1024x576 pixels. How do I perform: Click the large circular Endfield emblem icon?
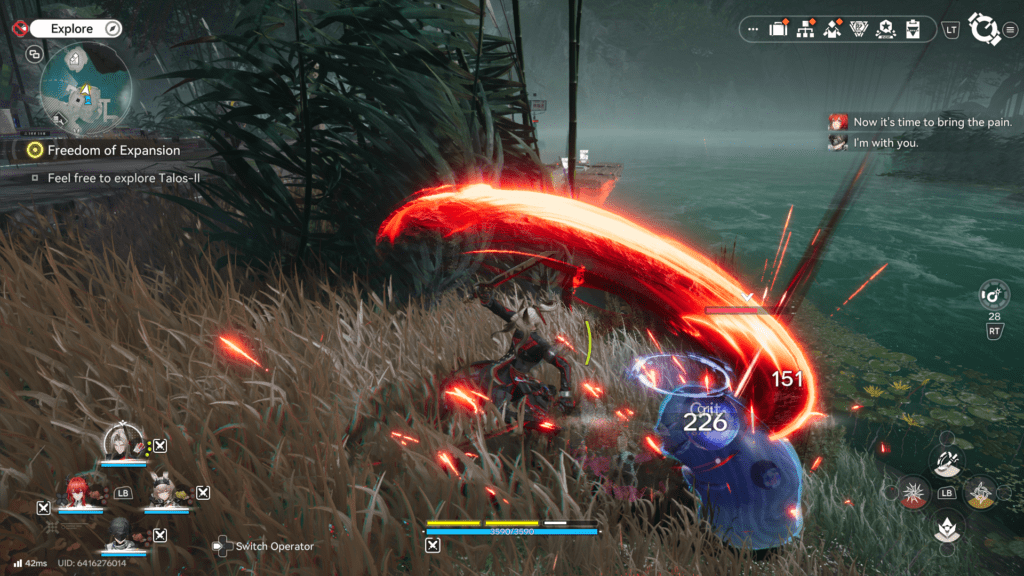coord(985,29)
